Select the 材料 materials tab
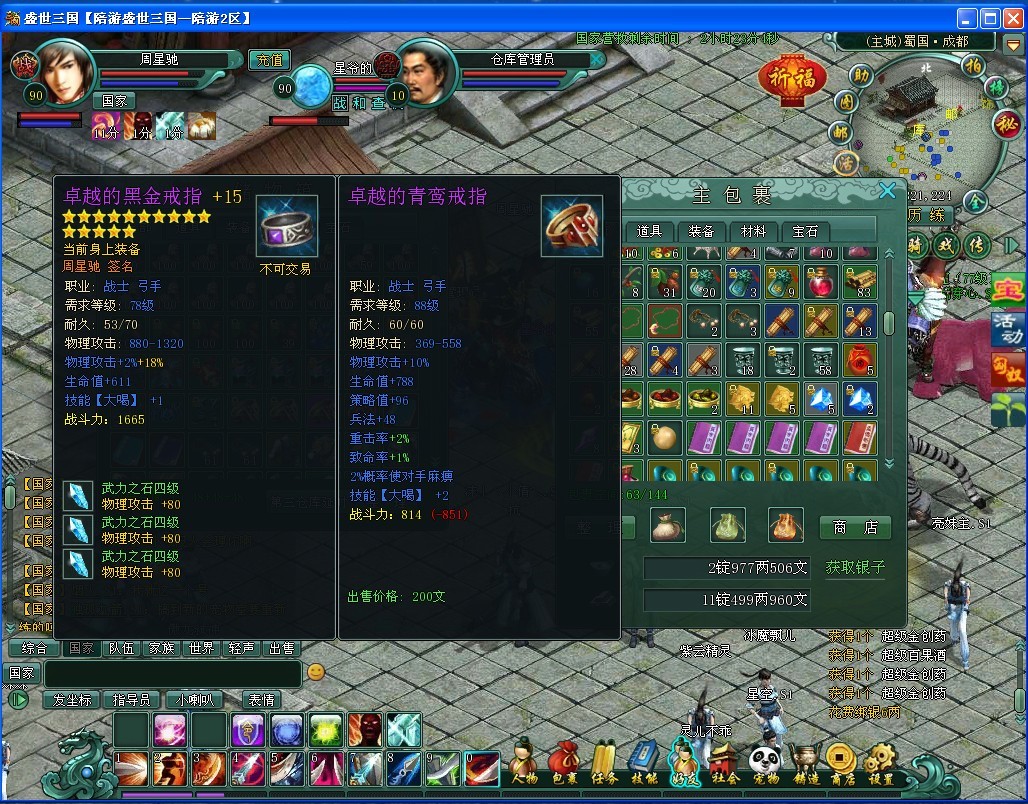 point(753,231)
